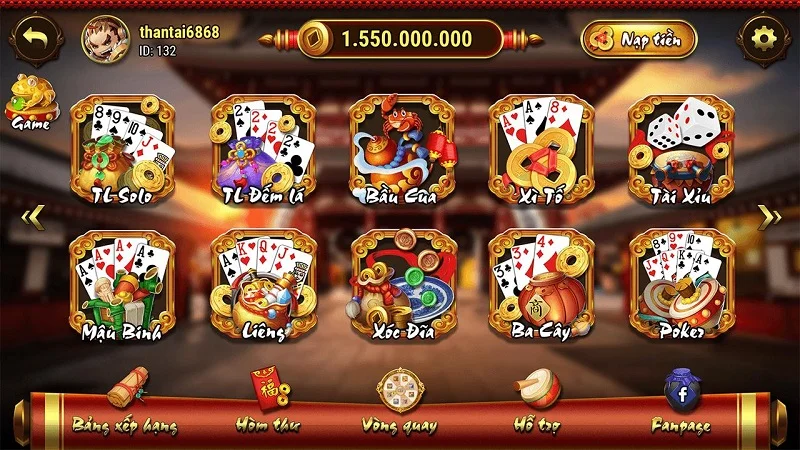Launch the Poker game tile
800x450 pixels.
point(681,286)
